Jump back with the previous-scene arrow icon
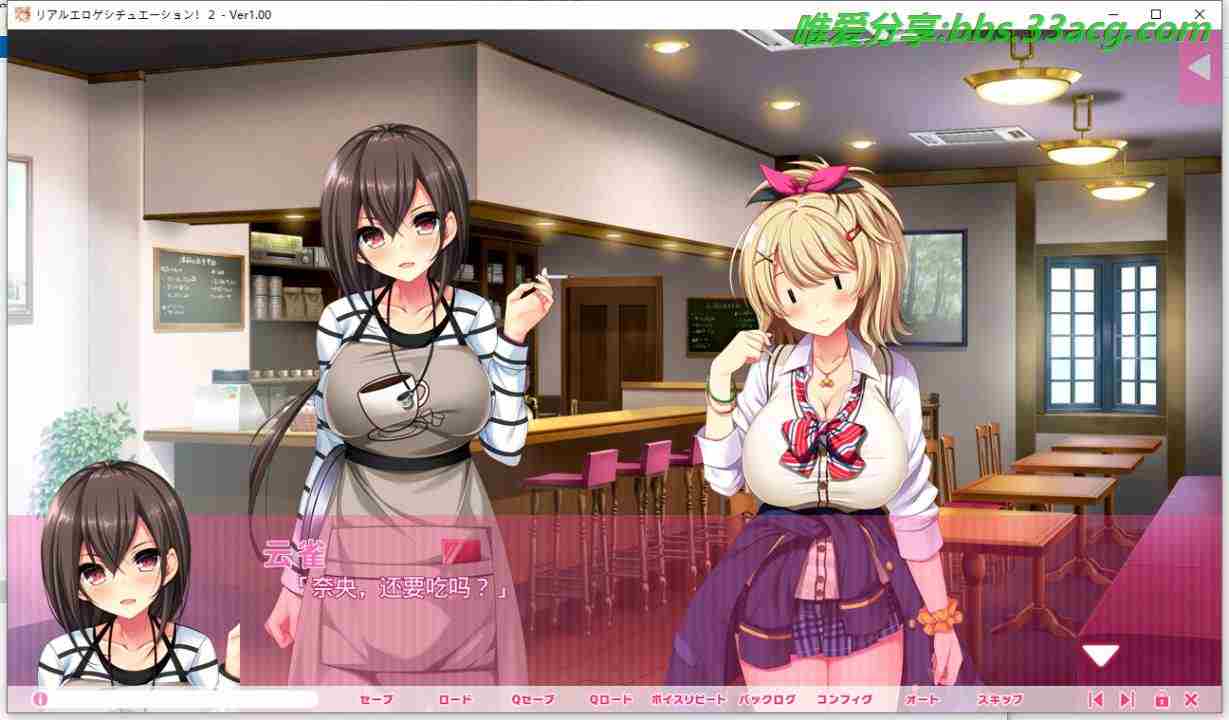This screenshot has width=1229, height=720. tap(1095, 700)
